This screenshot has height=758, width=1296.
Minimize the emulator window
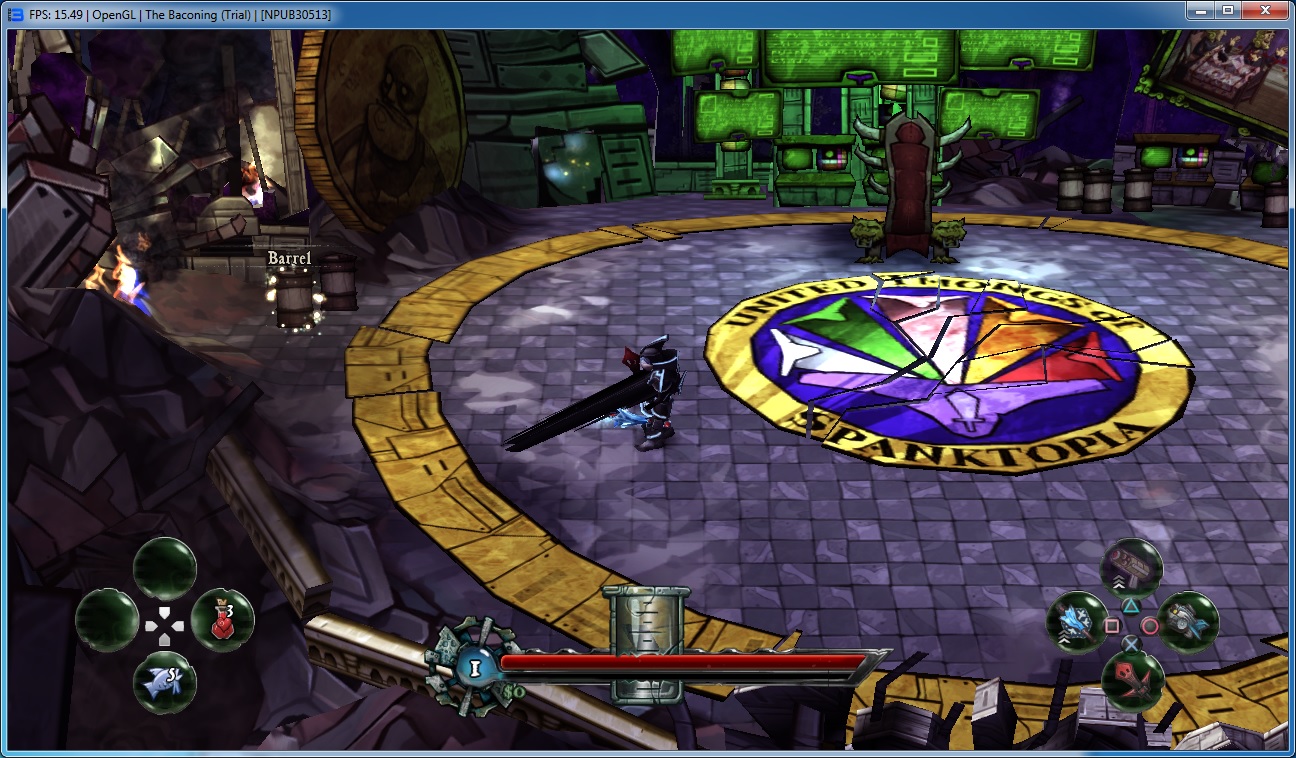pyautogui.click(x=1199, y=11)
